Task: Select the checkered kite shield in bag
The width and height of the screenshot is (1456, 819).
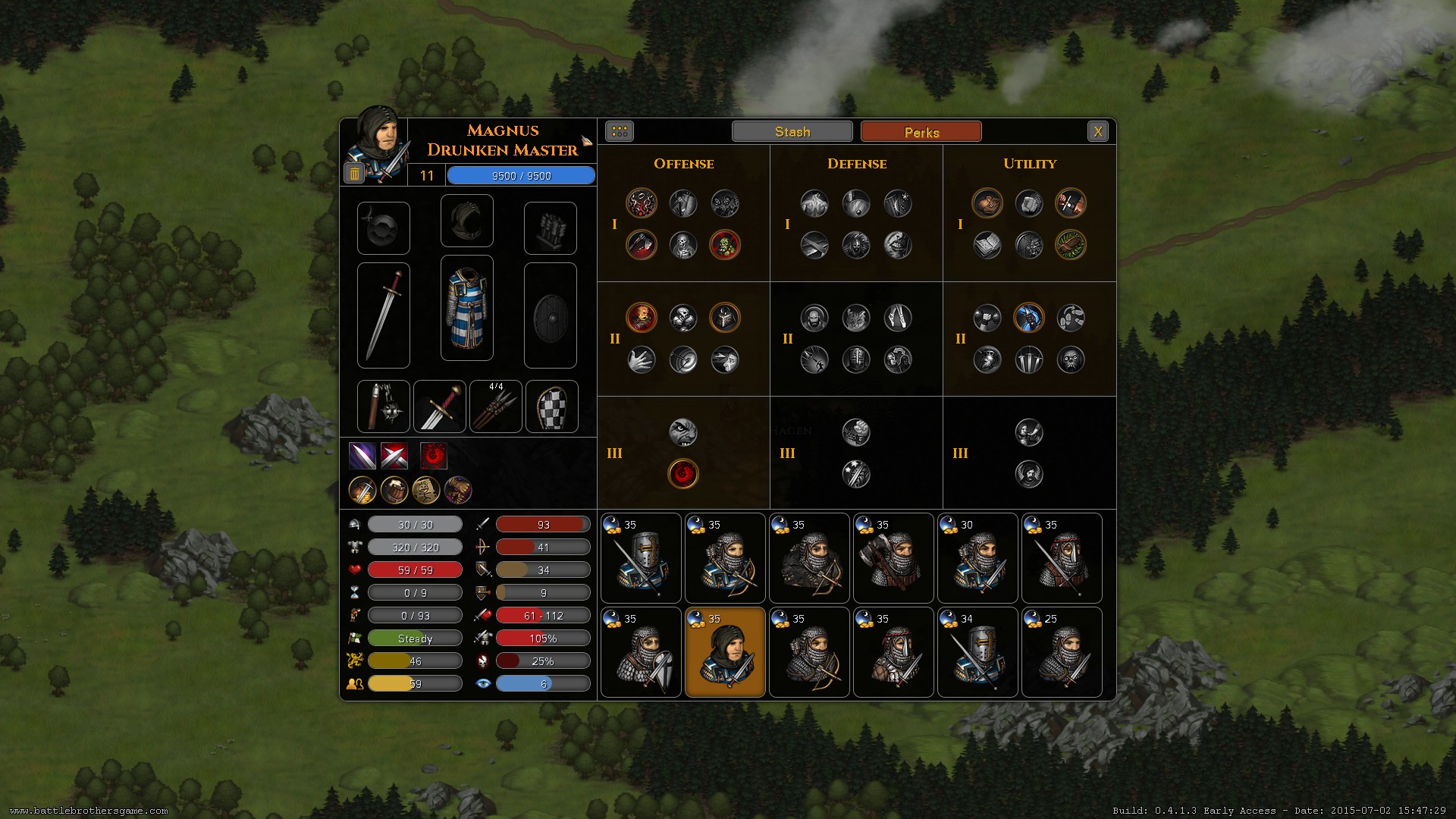Action: [x=552, y=407]
